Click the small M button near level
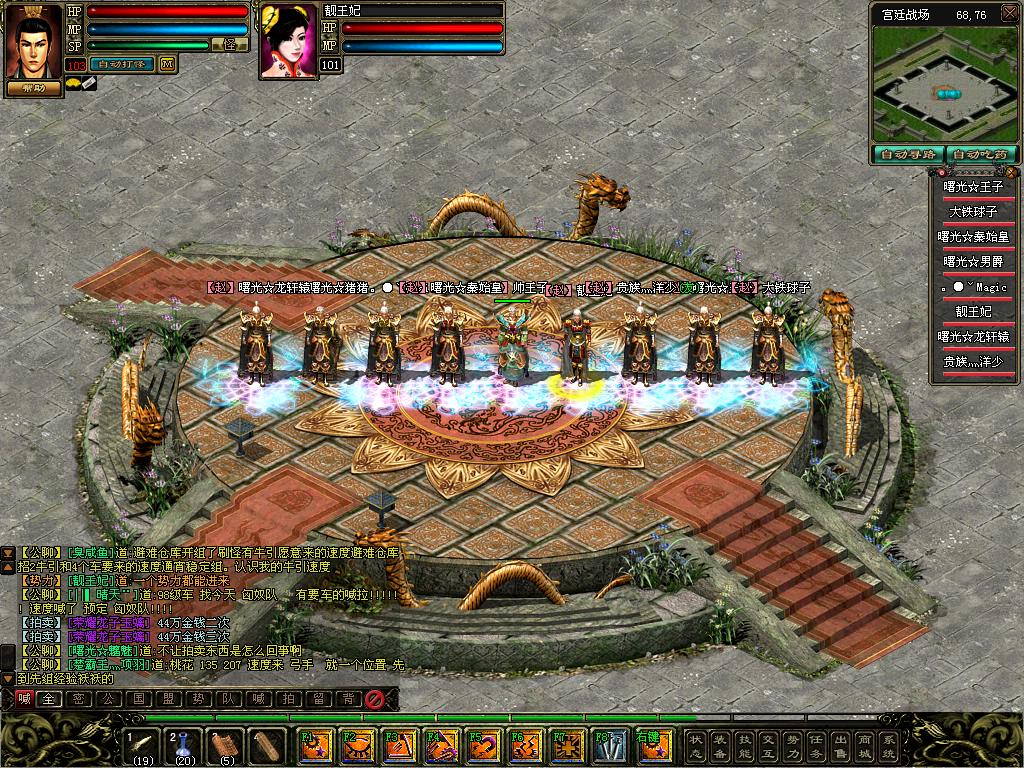This screenshot has width=1024, height=768. click(x=167, y=64)
